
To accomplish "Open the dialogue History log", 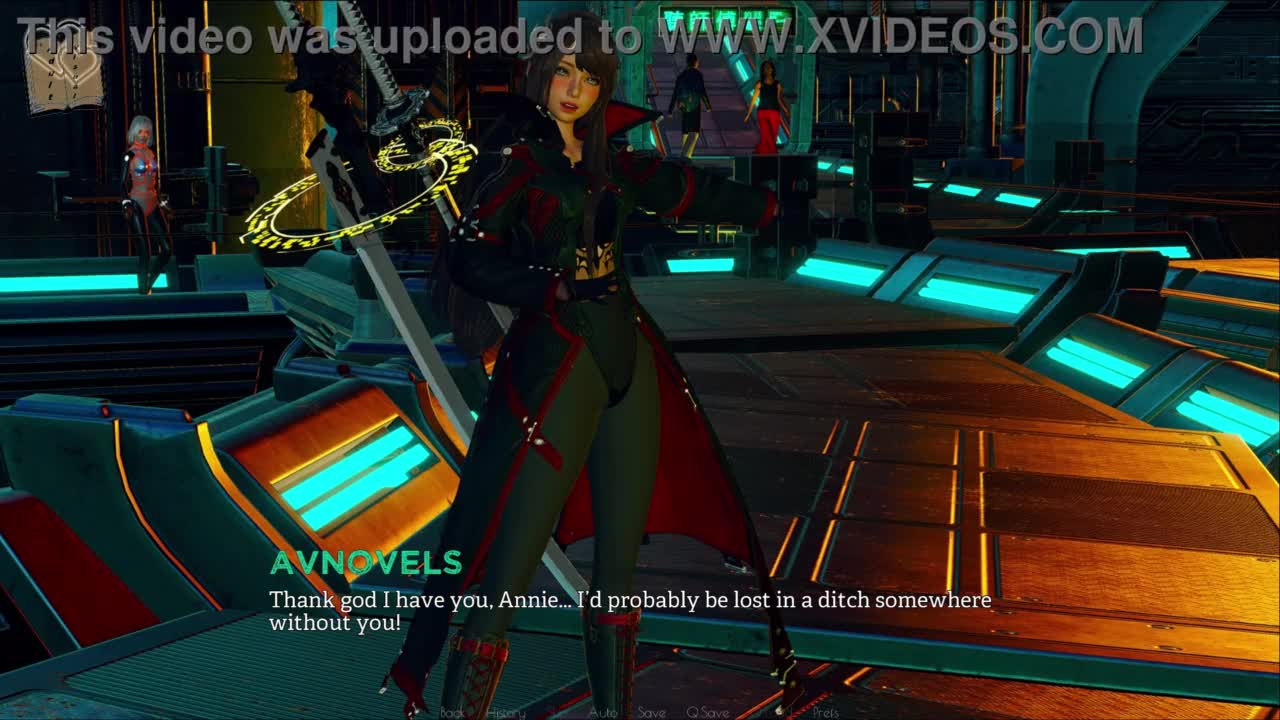I will (x=506, y=712).
